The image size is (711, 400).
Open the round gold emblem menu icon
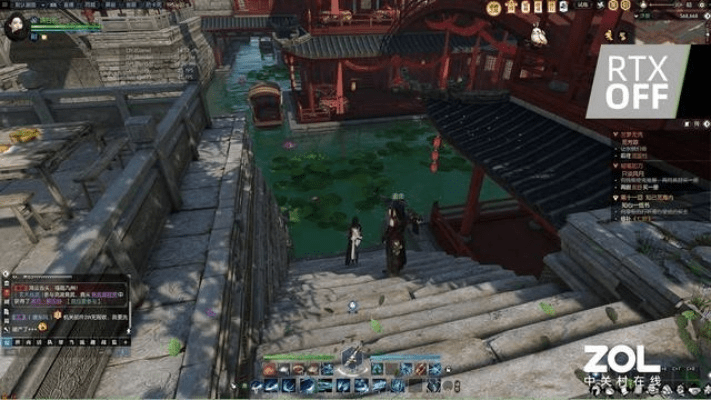tap(494, 8)
